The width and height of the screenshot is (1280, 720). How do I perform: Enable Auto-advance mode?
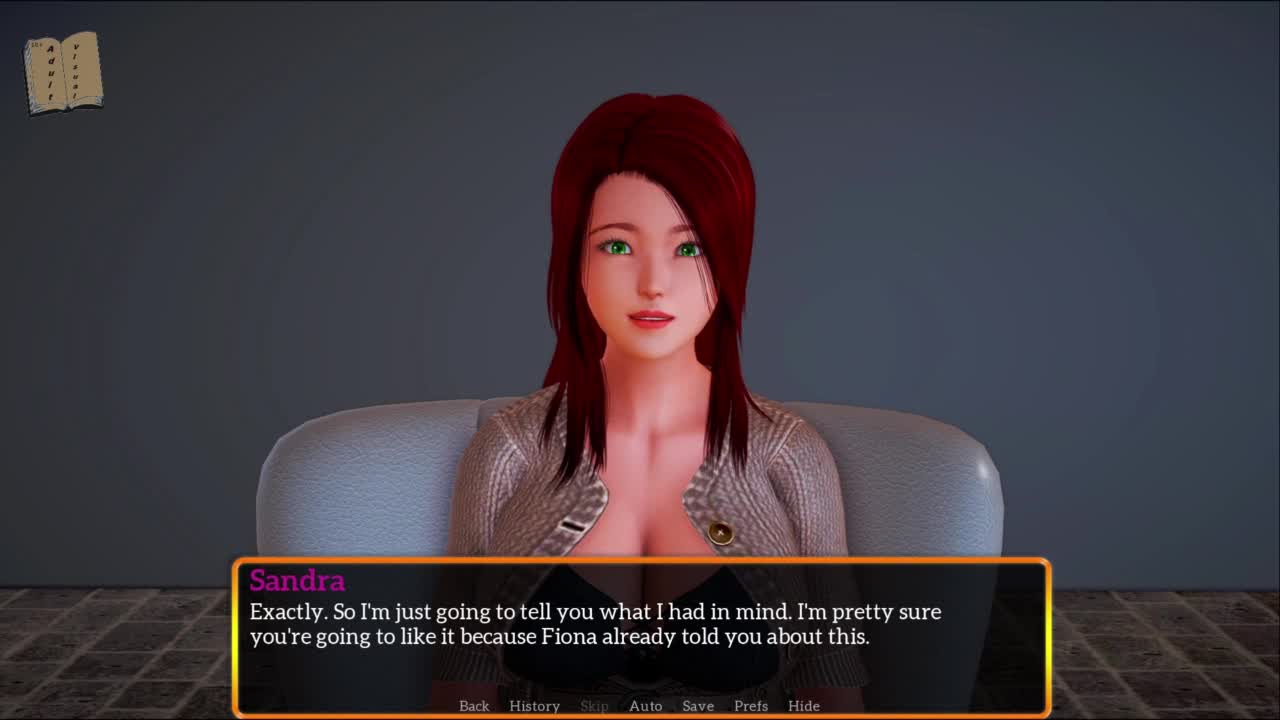(x=645, y=706)
